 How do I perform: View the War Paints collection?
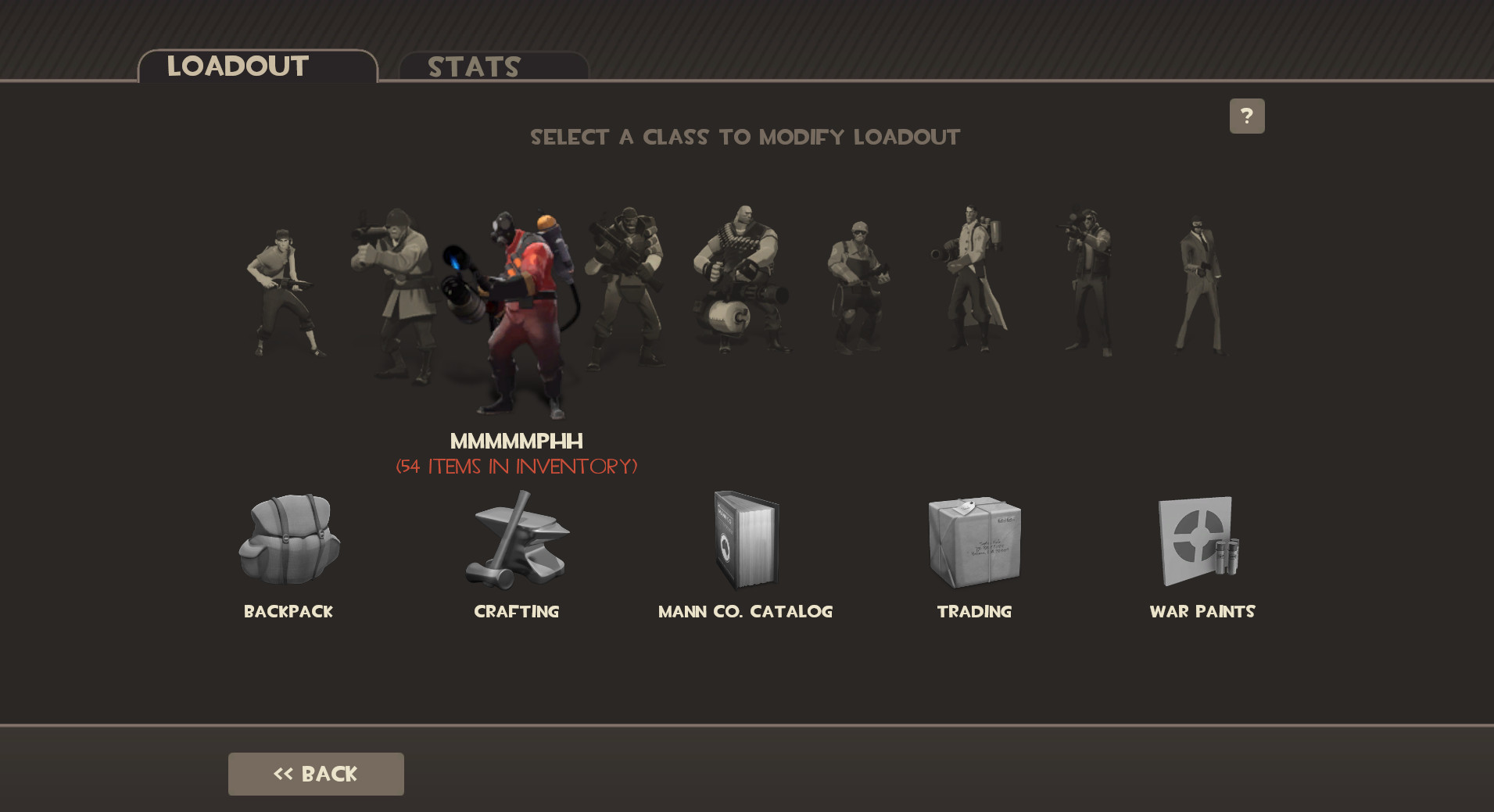(1202, 539)
